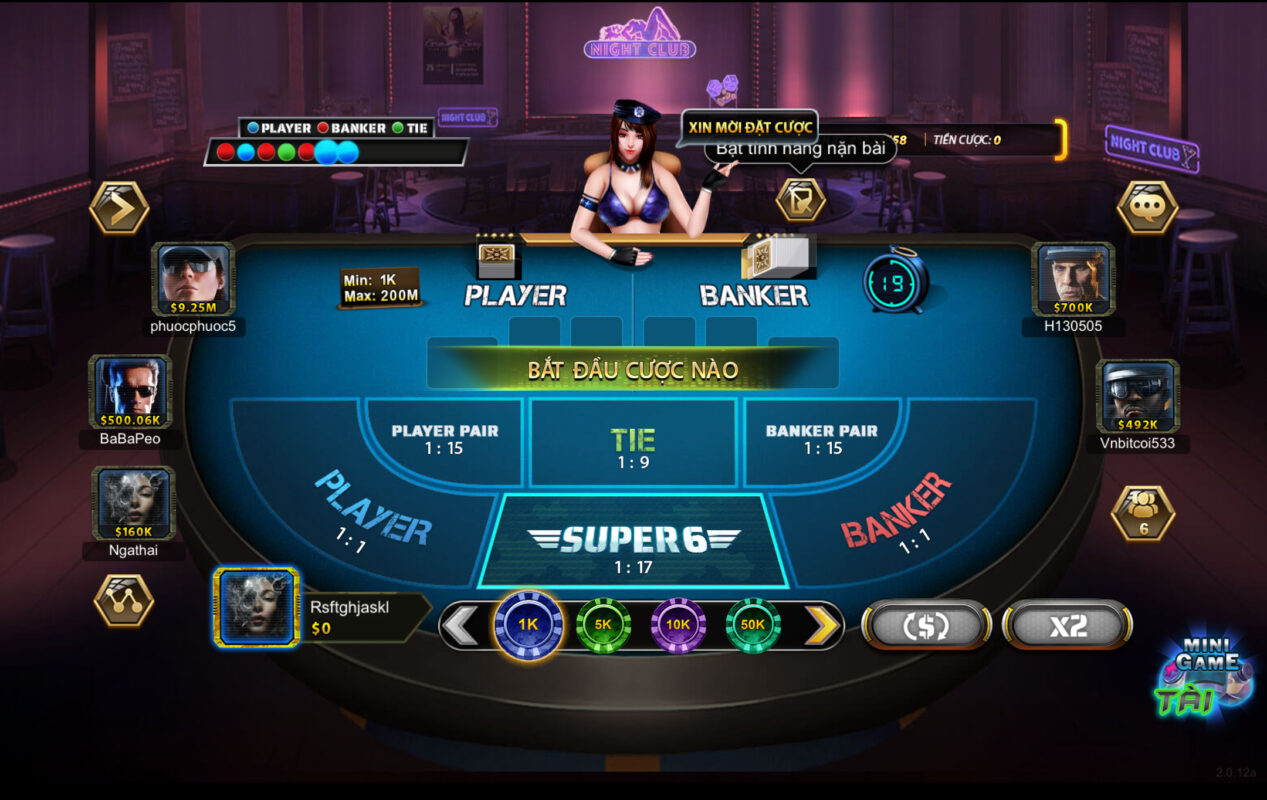
Task: Open the player list showing 6
Action: click(1143, 513)
